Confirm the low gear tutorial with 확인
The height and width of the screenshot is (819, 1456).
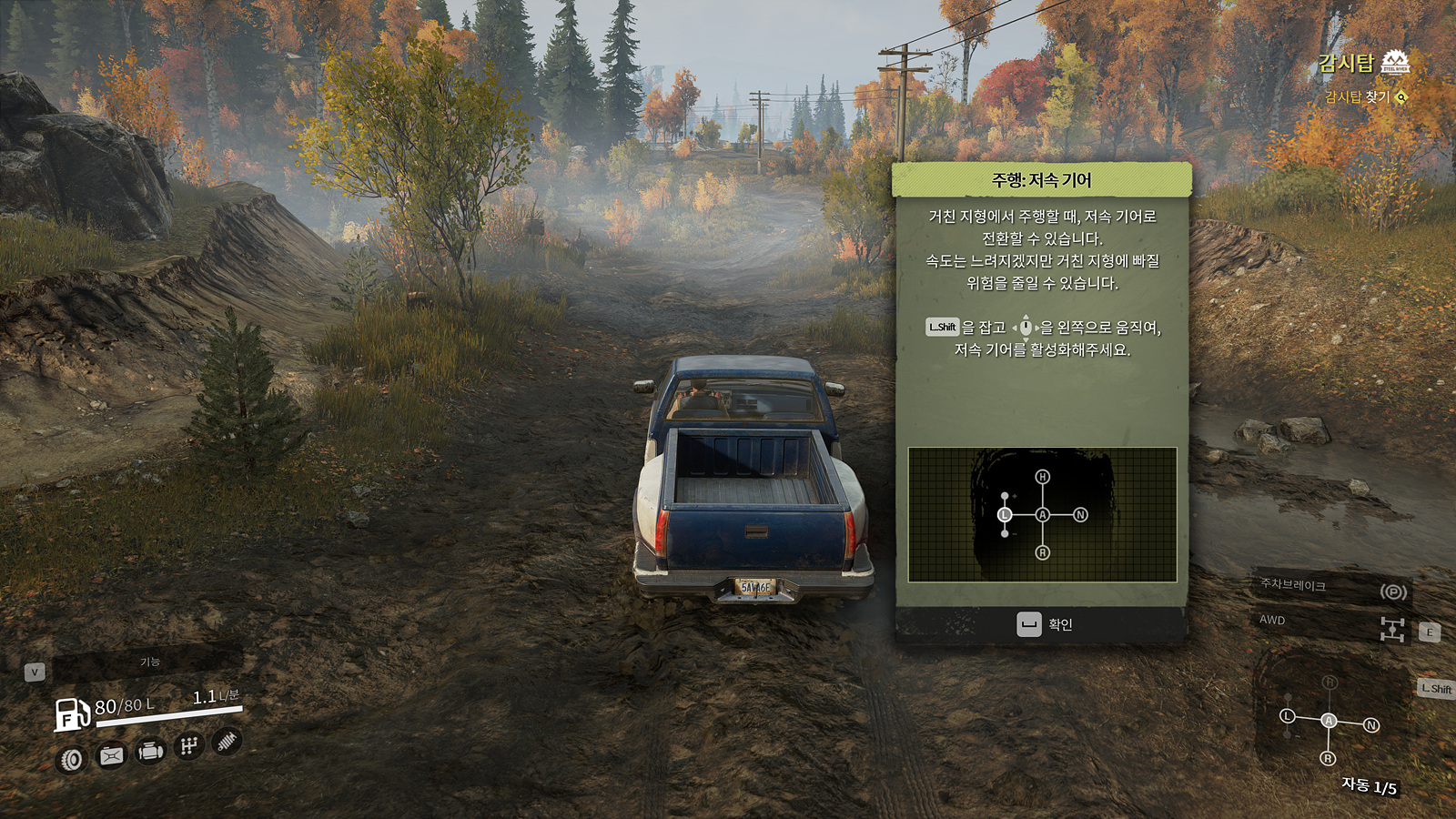tap(1043, 624)
